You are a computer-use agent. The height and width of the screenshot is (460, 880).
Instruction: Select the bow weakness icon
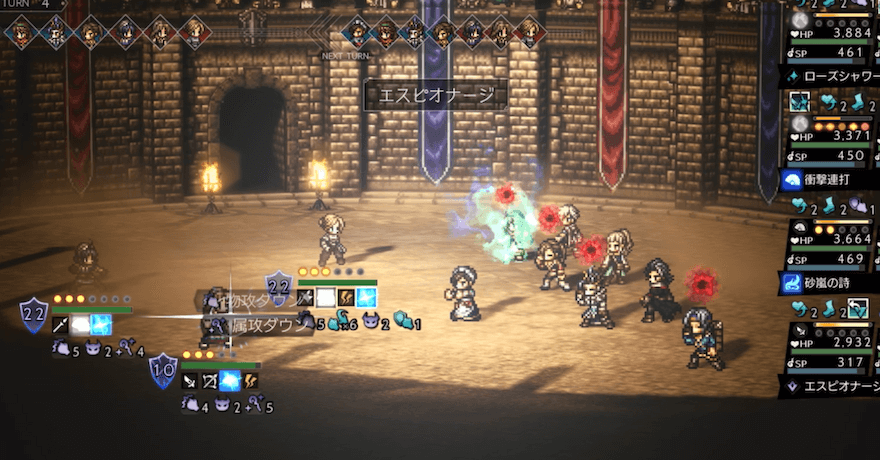pyautogui.click(x=209, y=381)
